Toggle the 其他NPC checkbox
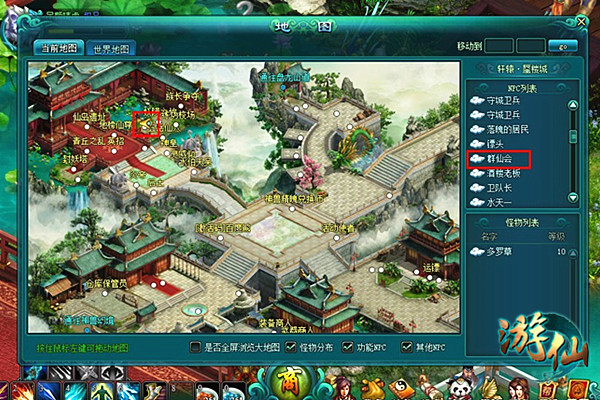 pos(406,347)
